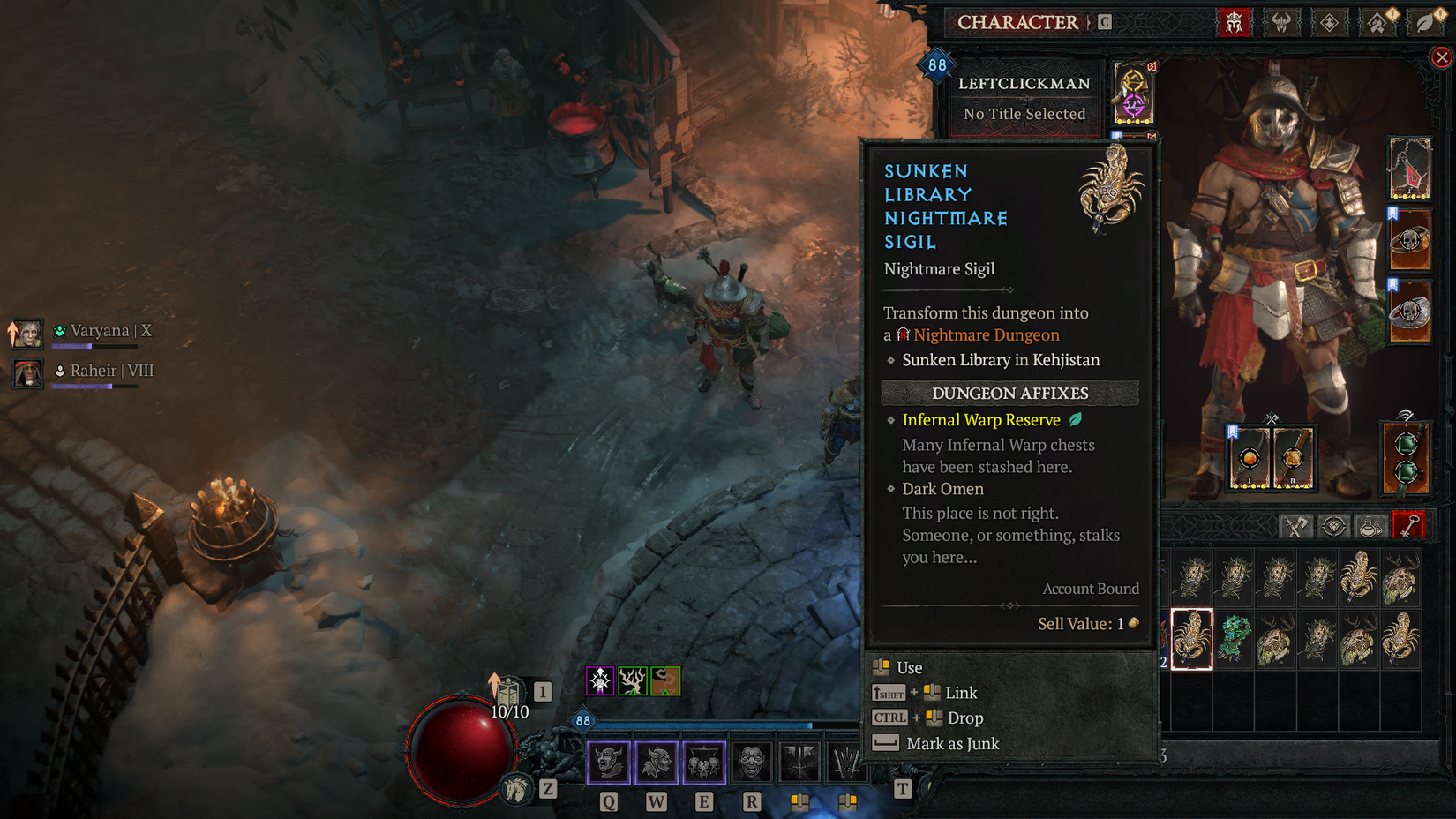Click the red health potion orb
Screen dimensions: 1456x819
[462, 746]
